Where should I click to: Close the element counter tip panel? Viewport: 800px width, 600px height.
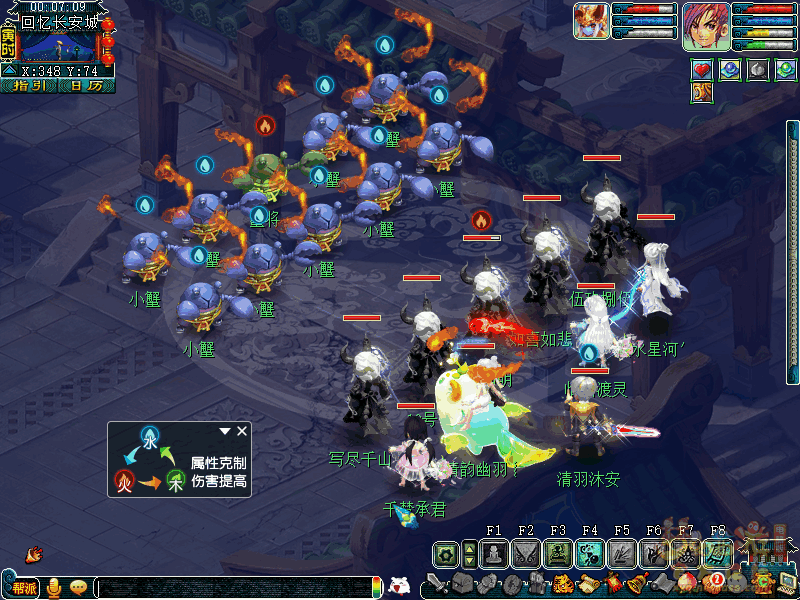[242, 431]
